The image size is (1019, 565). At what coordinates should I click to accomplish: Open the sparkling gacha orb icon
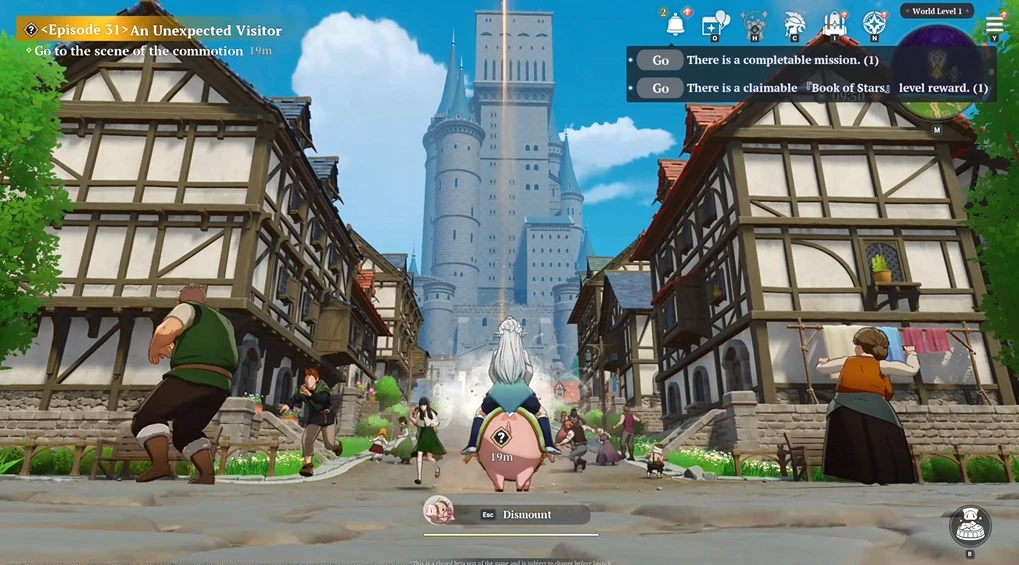coord(754,24)
